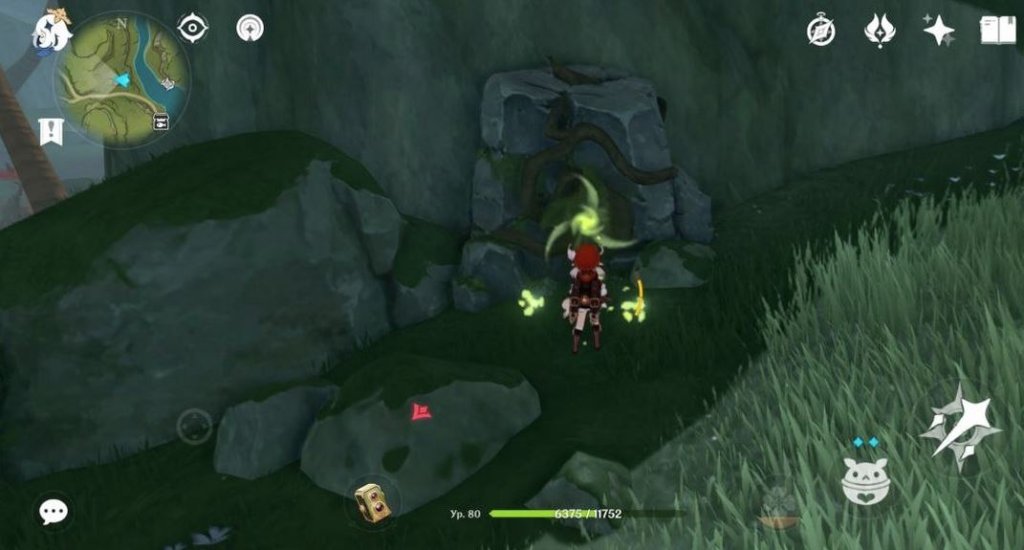
Task: Activate the eye-shaped Elemental Sight icon
Action: click(x=192, y=28)
